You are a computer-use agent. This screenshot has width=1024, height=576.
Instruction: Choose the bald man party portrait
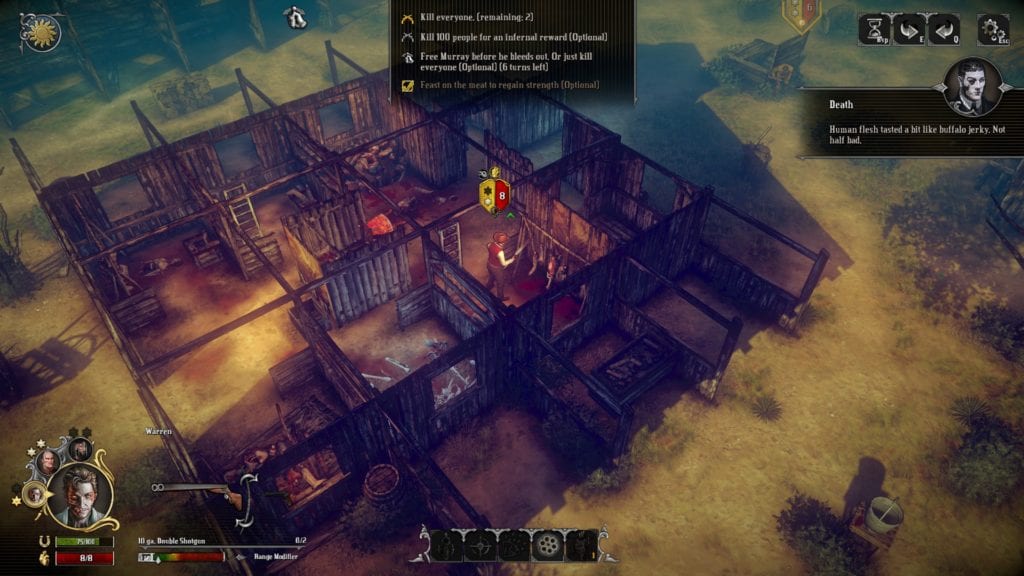(x=49, y=463)
